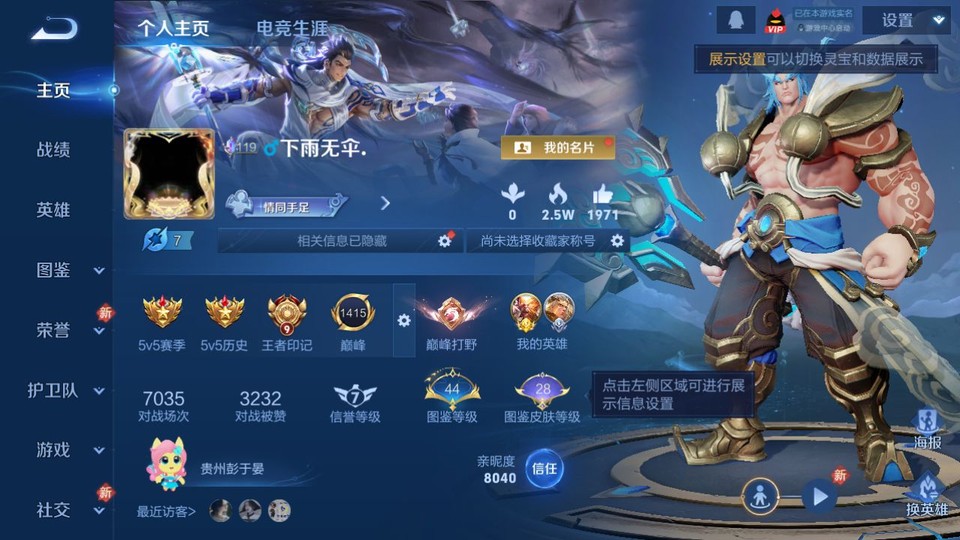The height and width of the screenshot is (540, 960).
Task: Open the 英雄 sidebar section
Action: [x=53, y=210]
